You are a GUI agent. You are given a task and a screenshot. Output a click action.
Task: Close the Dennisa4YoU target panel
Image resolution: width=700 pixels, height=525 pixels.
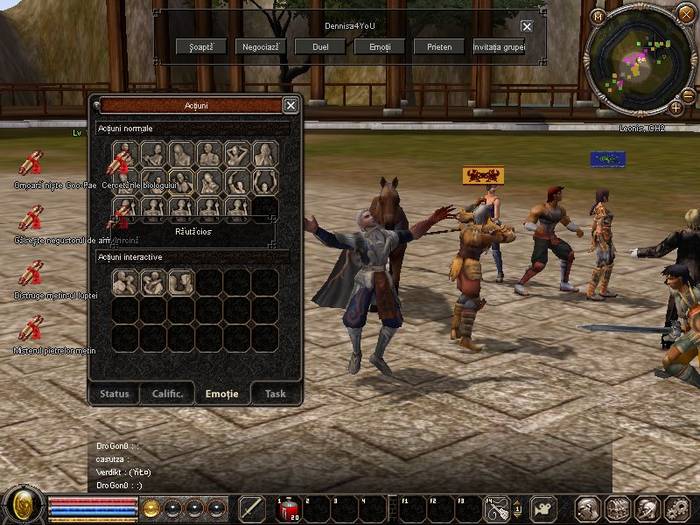[526, 26]
